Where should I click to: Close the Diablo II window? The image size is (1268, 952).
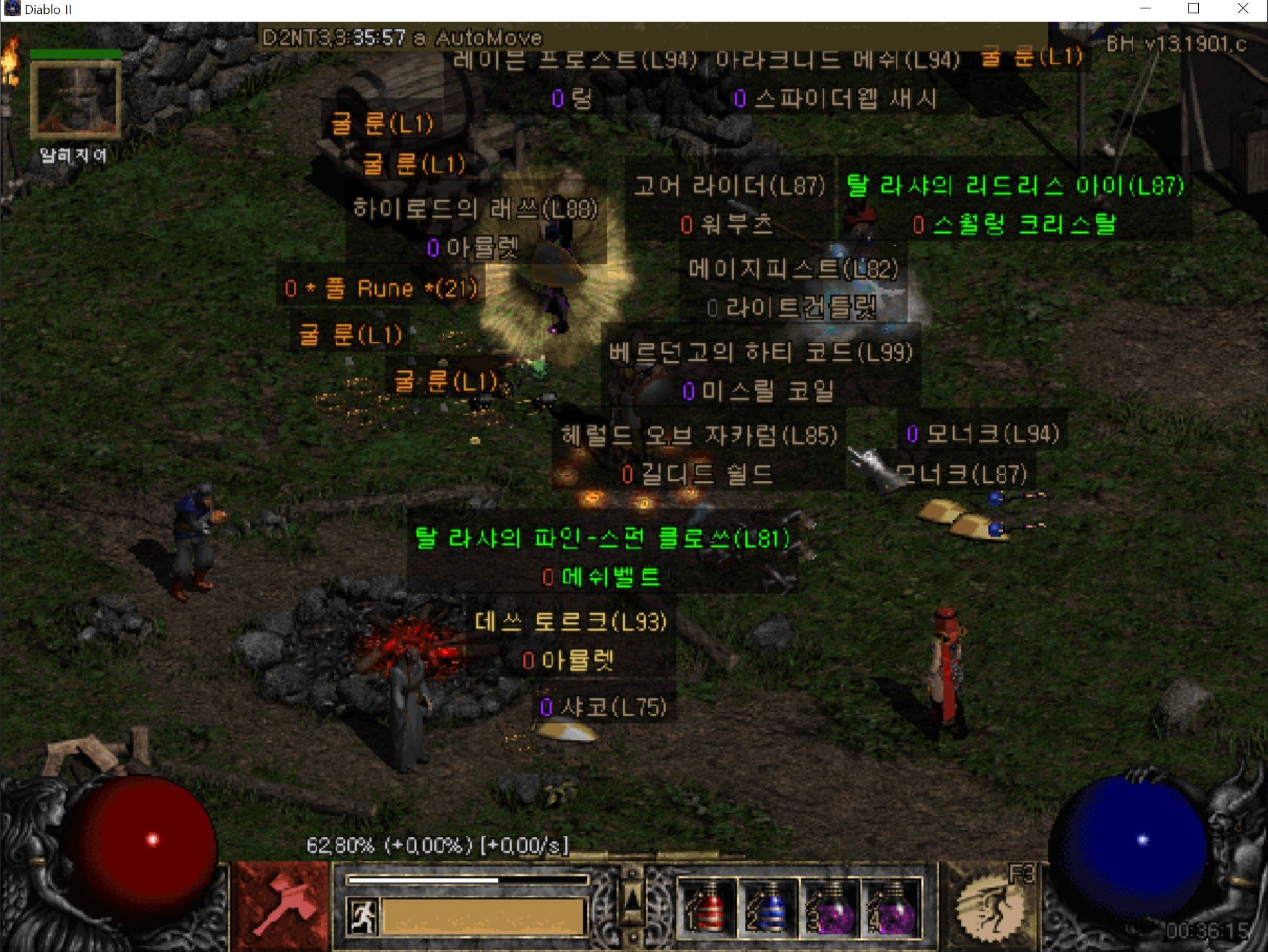[x=1243, y=9]
